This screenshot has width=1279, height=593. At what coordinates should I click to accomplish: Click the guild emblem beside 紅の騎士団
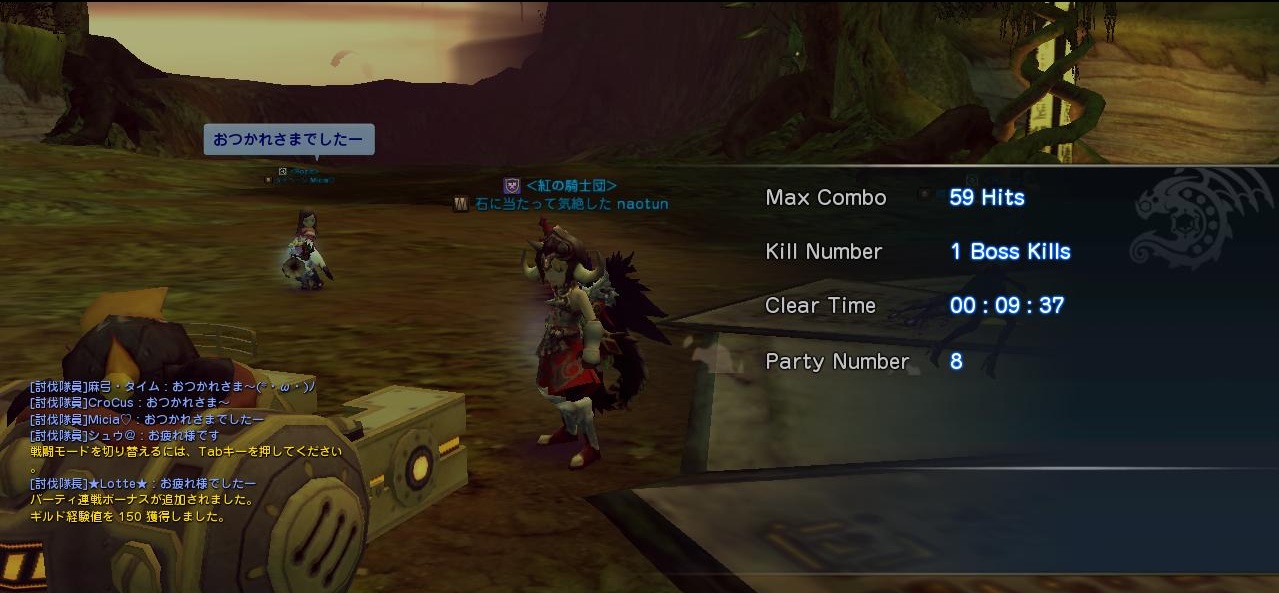click(x=512, y=185)
